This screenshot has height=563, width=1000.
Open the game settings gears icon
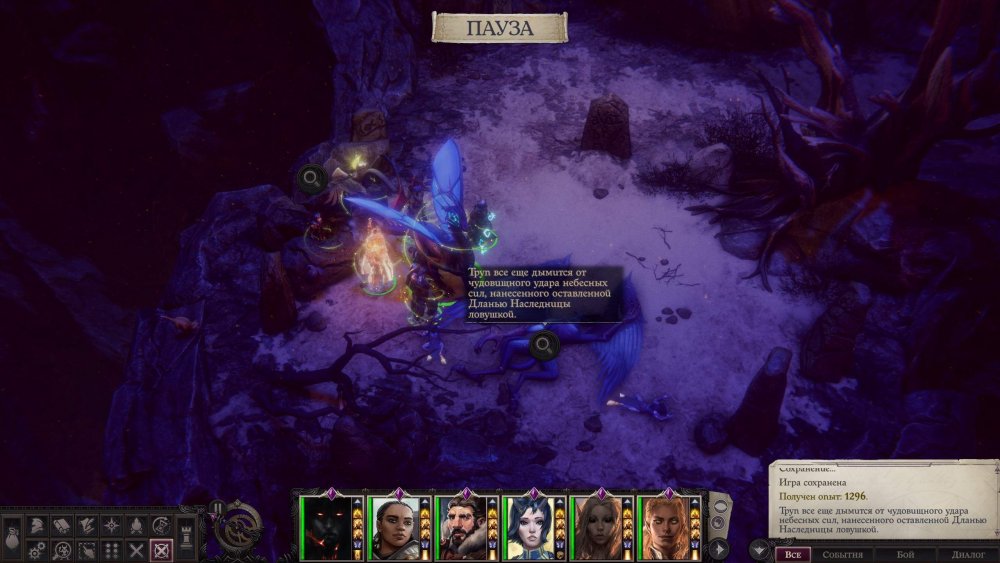pyautogui.click(x=35, y=550)
